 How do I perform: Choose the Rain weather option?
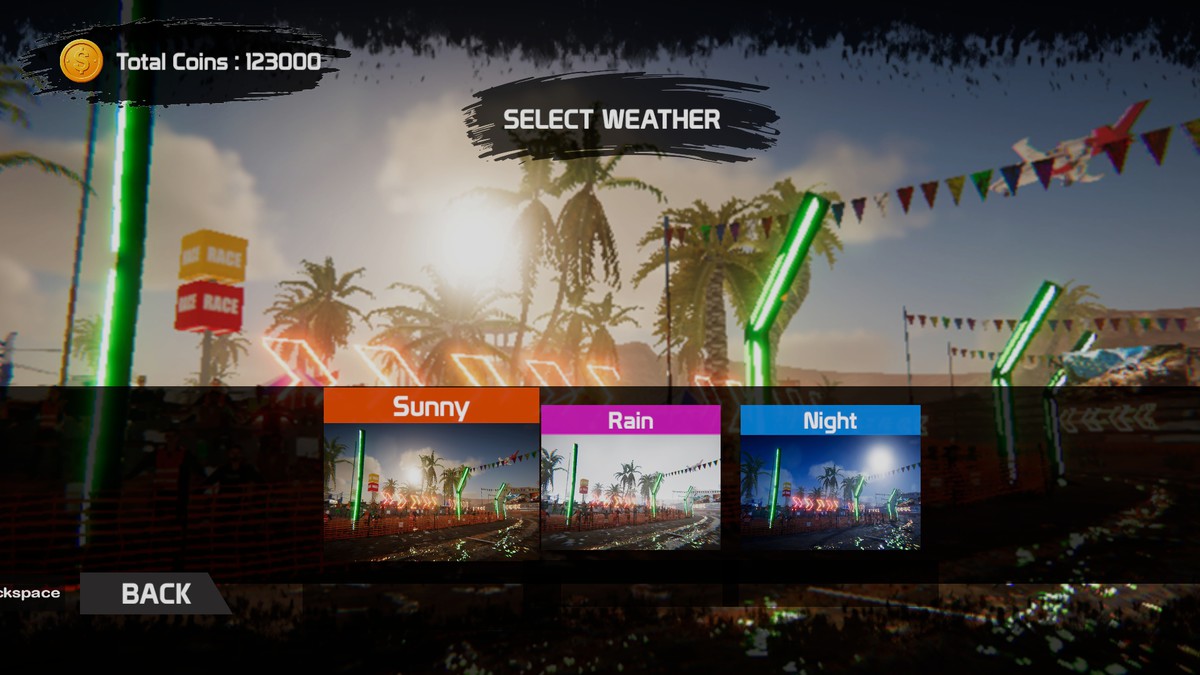(630, 480)
